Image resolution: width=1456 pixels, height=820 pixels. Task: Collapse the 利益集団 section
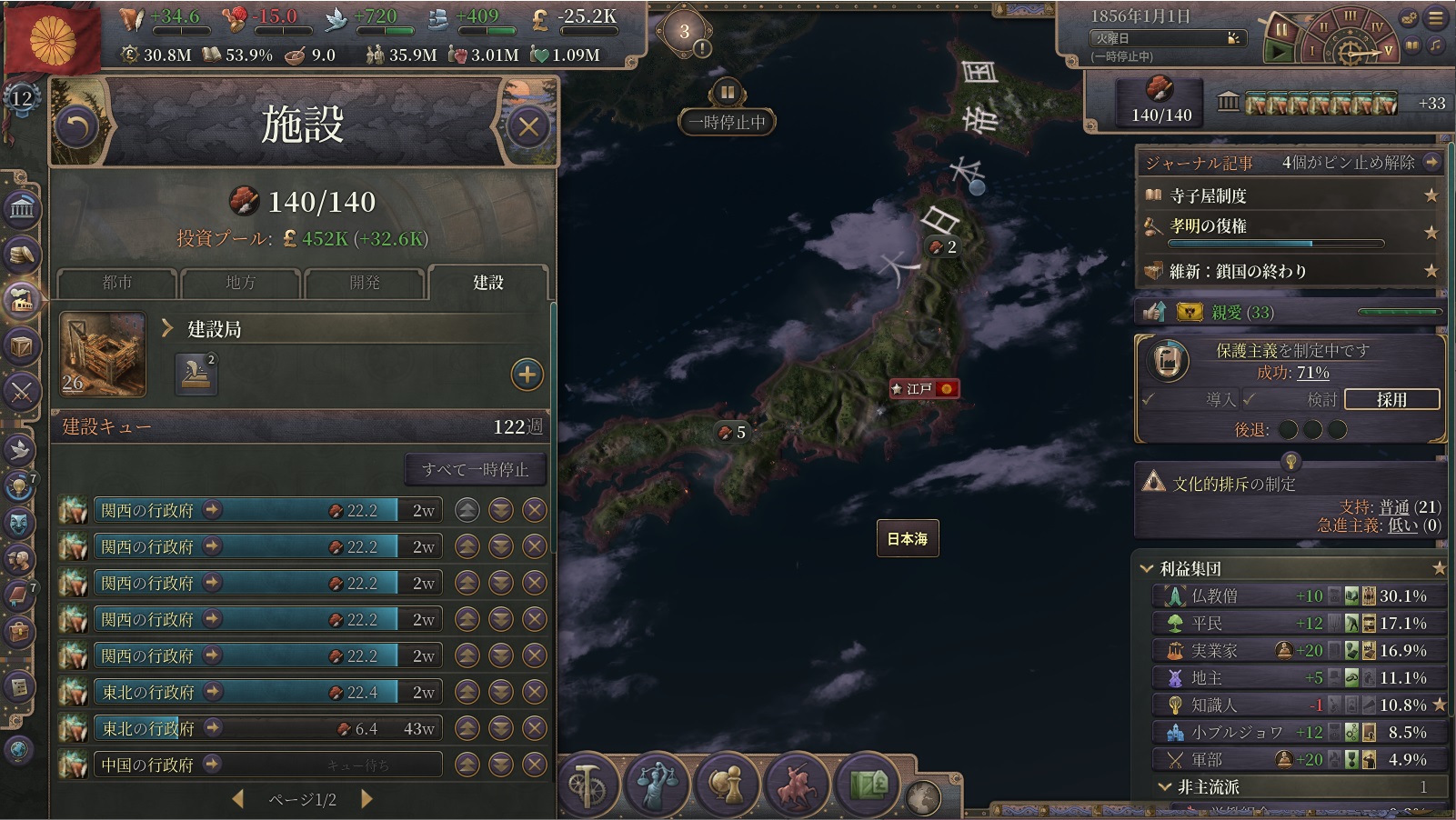(1147, 569)
